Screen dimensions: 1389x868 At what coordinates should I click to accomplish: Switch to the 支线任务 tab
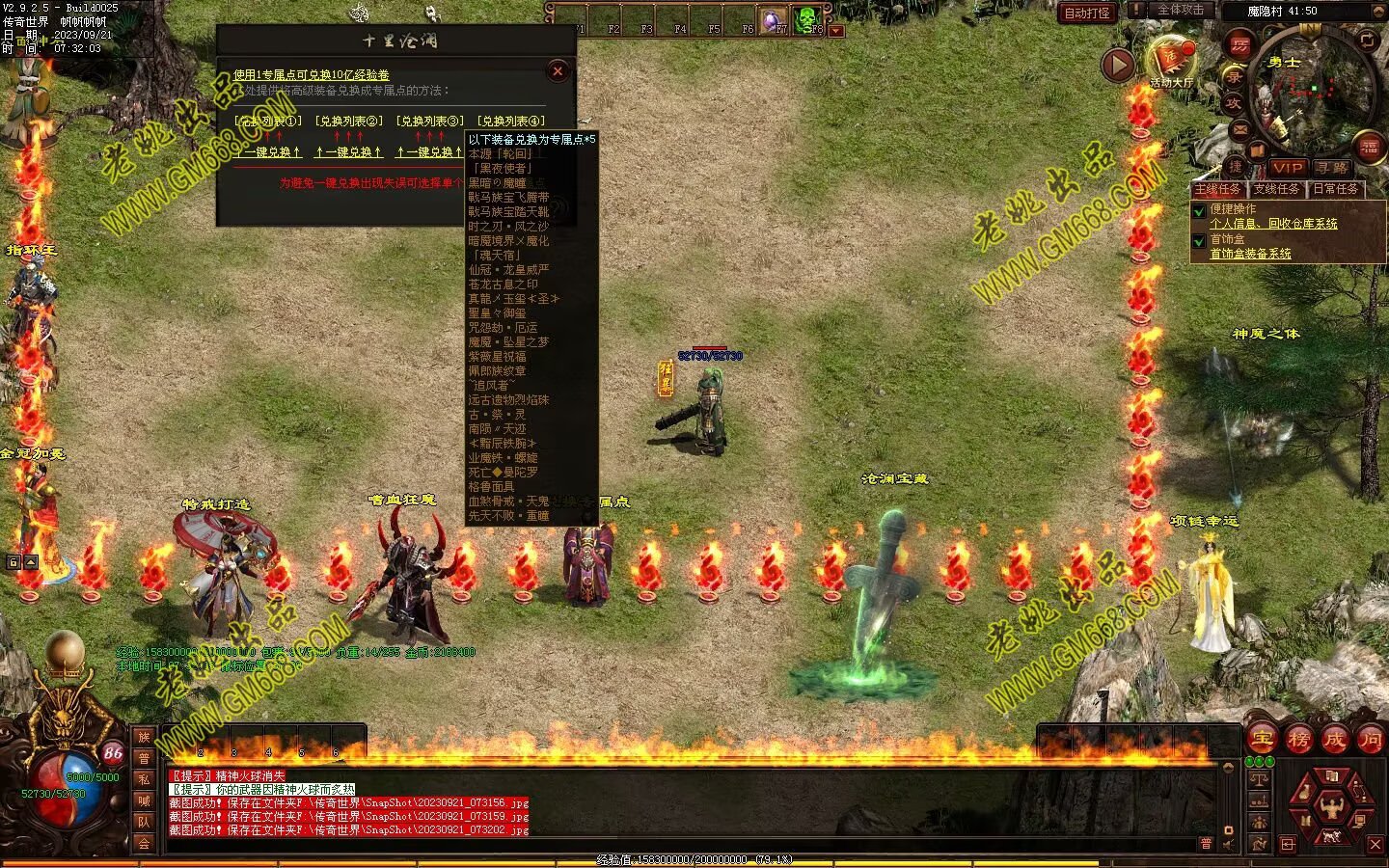(1276, 189)
